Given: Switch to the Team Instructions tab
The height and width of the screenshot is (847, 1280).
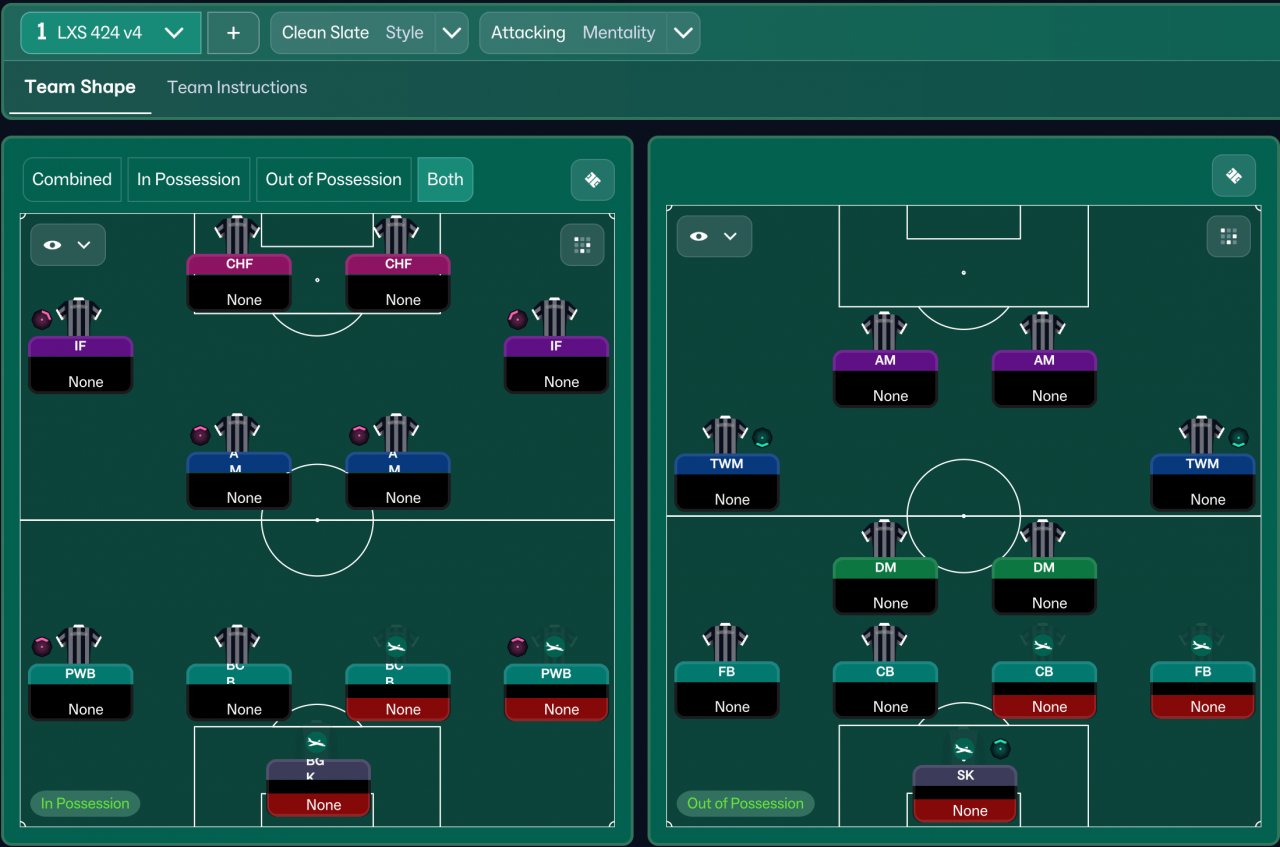Looking at the screenshot, I should (x=237, y=87).
